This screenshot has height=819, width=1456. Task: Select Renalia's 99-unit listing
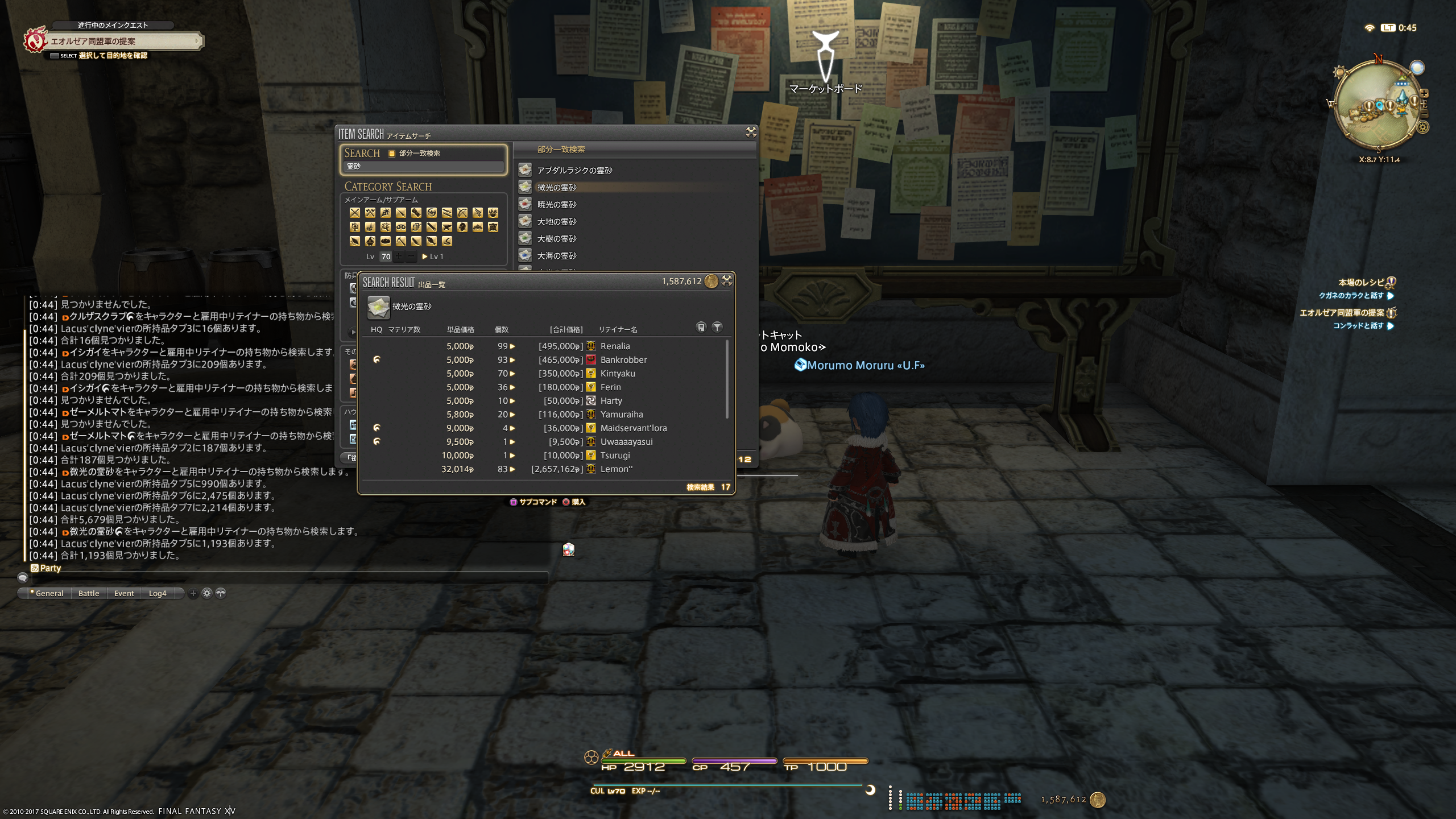[x=546, y=346]
